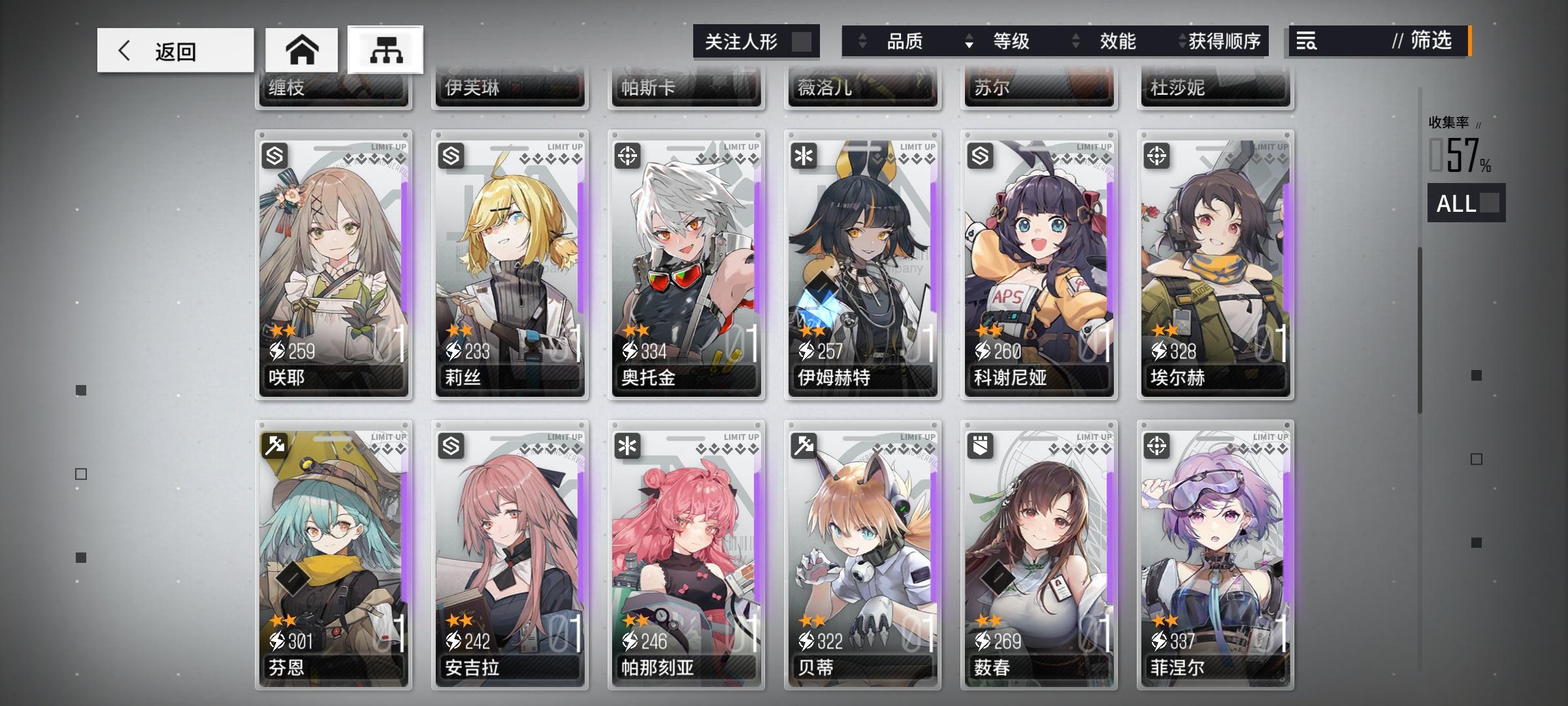Click the sniper class icon on 奥托金's card
This screenshot has width=1568, height=706.
point(628,155)
